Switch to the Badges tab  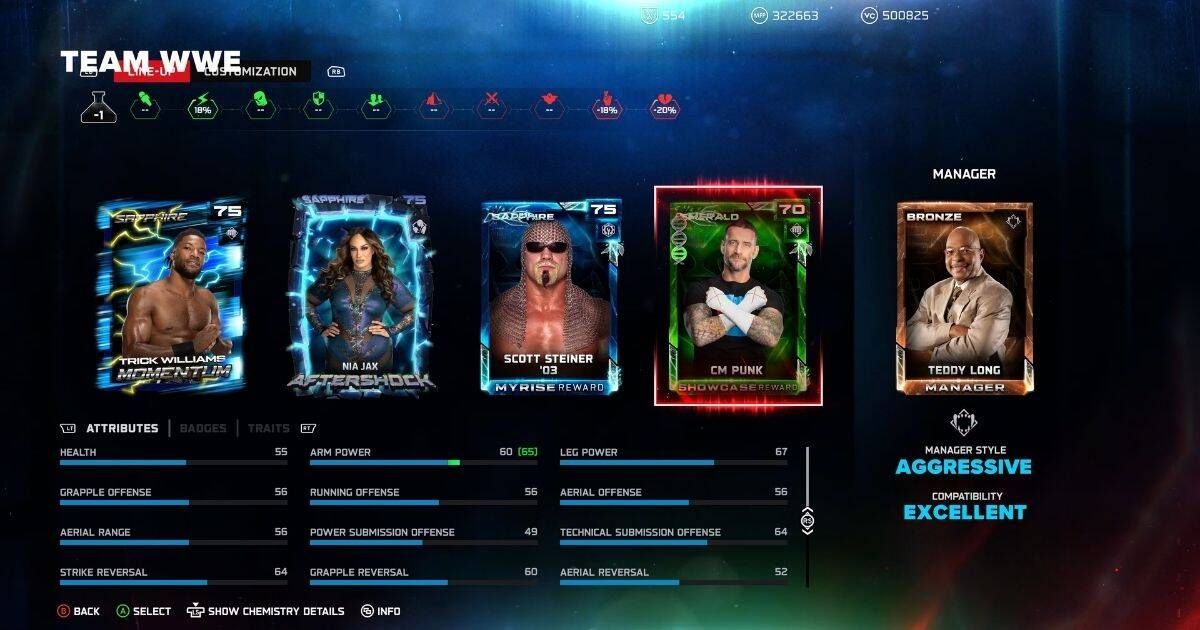[203, 428]
